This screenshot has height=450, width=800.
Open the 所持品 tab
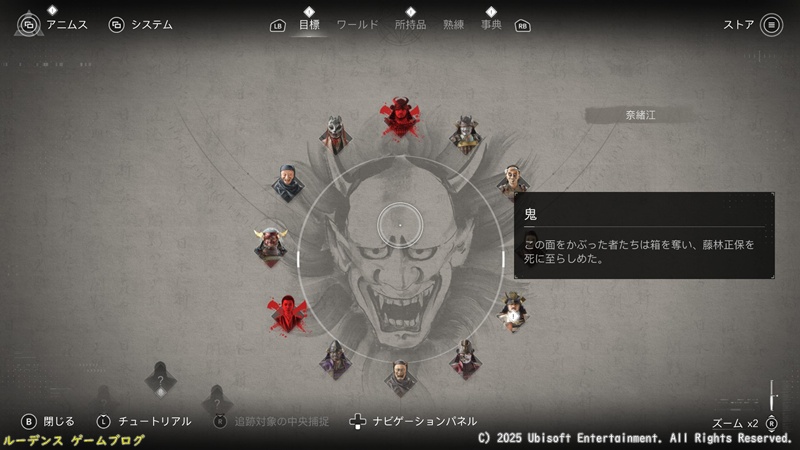point(410,25)
